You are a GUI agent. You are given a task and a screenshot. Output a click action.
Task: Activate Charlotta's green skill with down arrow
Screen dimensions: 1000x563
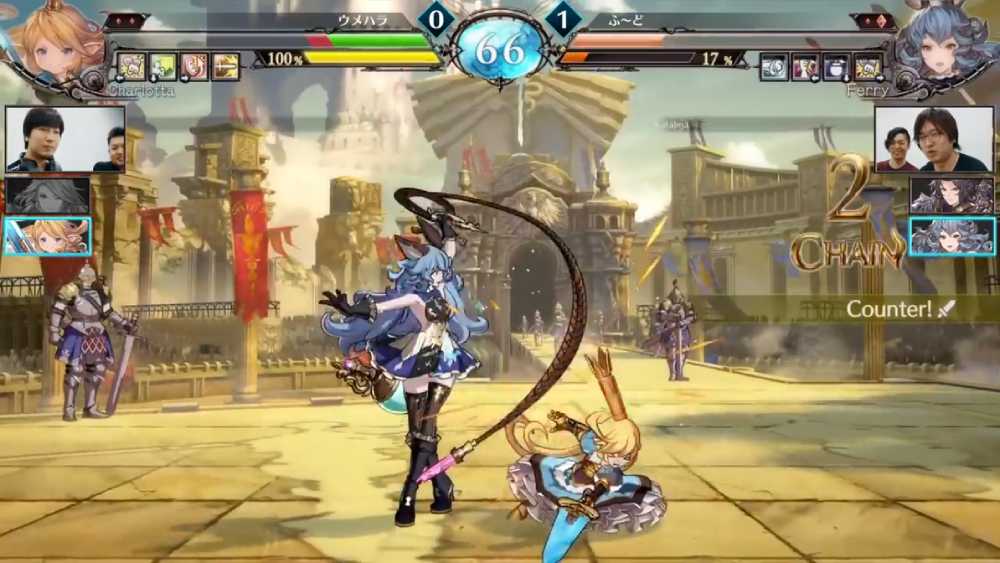(163, 66)
